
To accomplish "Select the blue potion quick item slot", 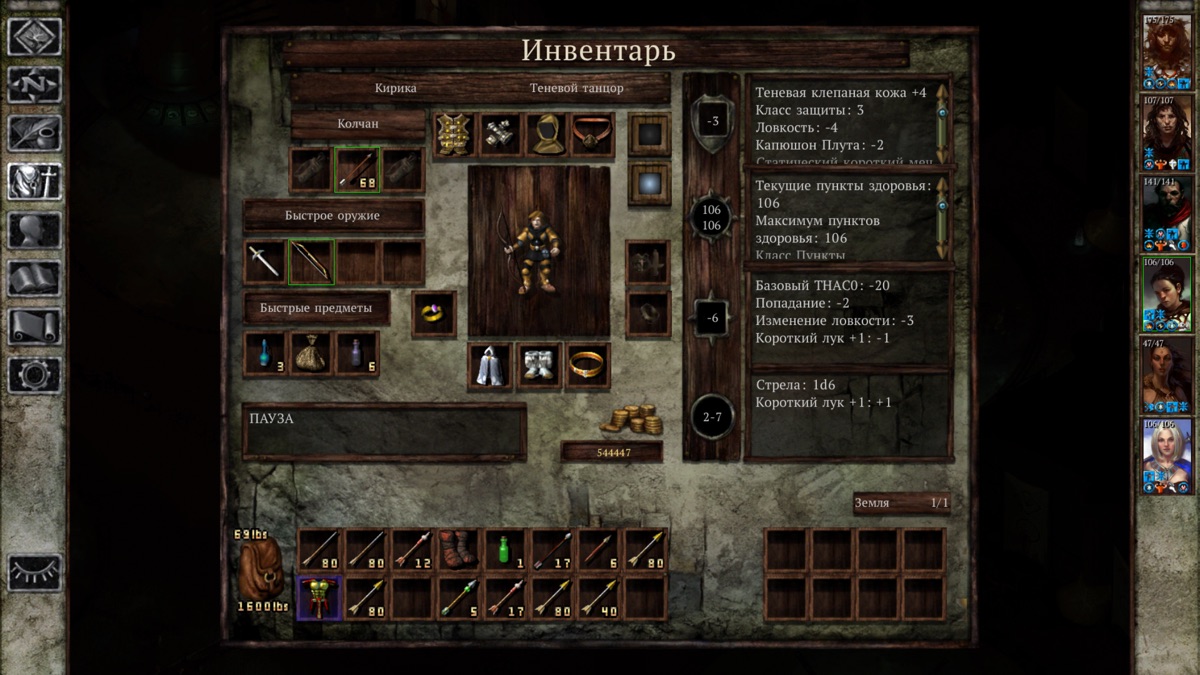I will (265, 354).
